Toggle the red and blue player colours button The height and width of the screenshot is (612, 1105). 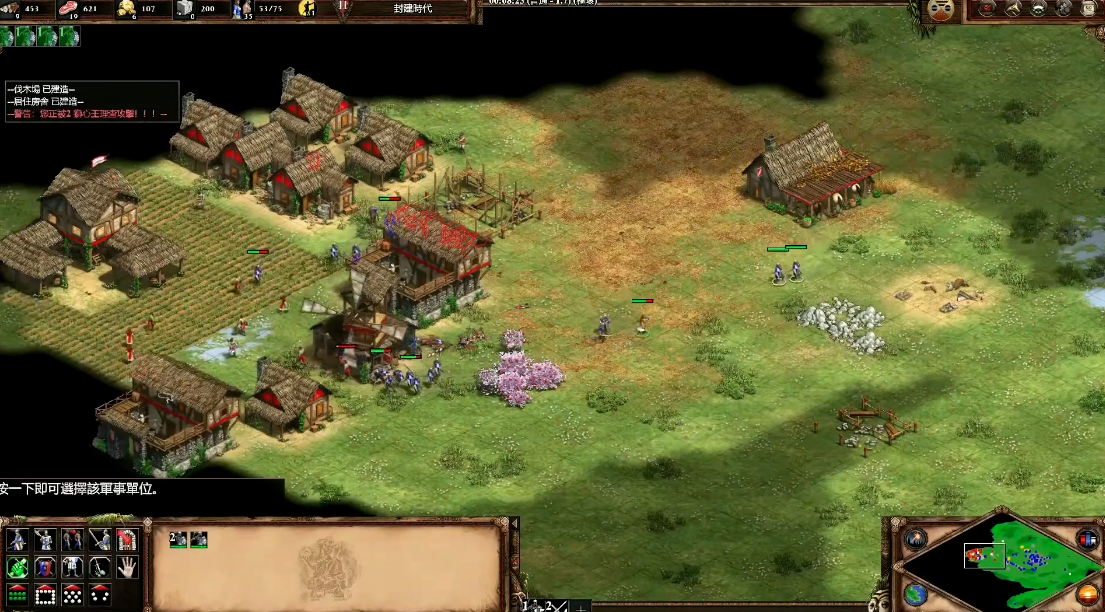[x=1087, y=539]
